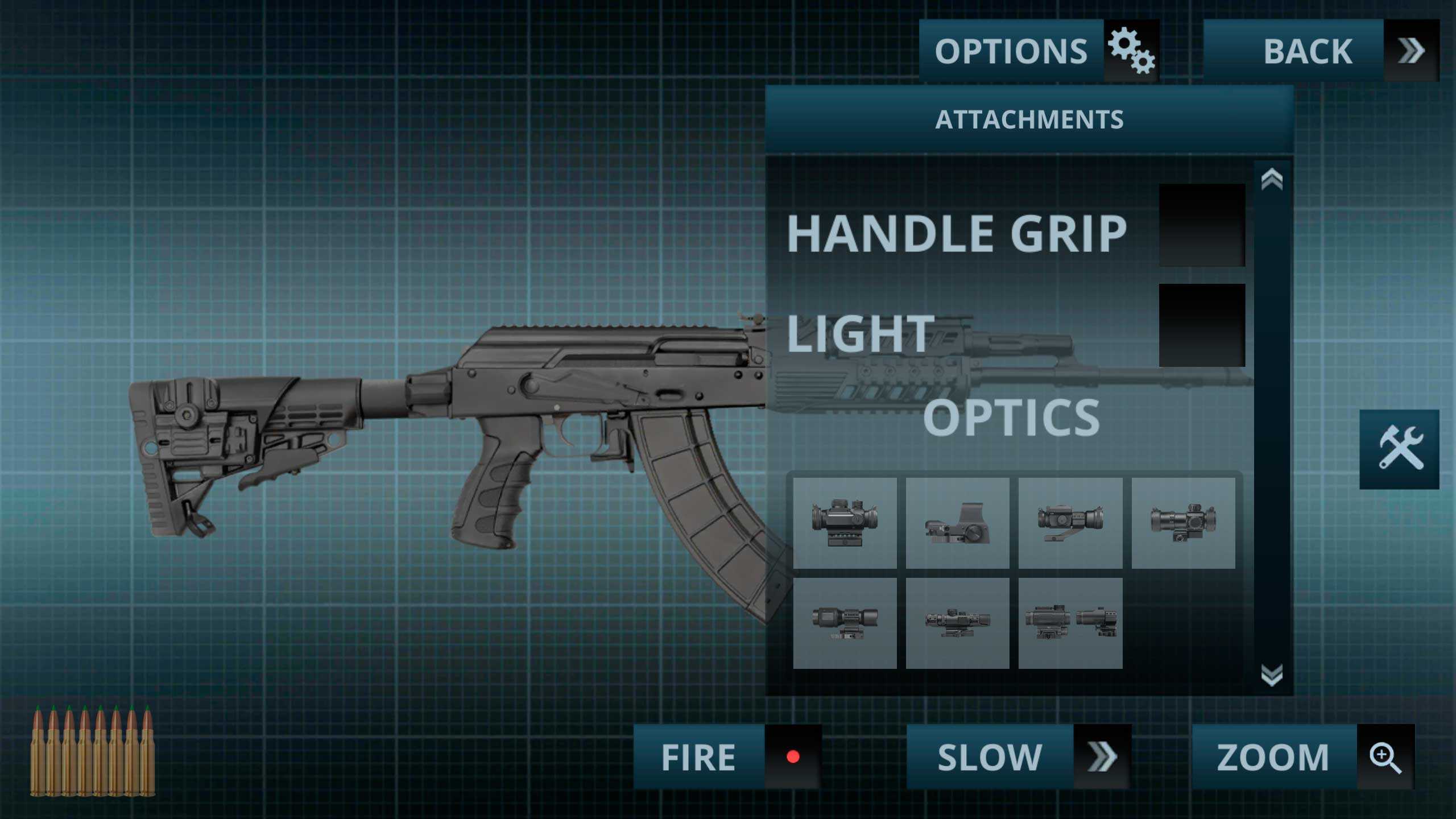Screen dimensions: 1456x819
Task: Choose the scope with the angled cantilever mount
Action: tap(1070, 523)
